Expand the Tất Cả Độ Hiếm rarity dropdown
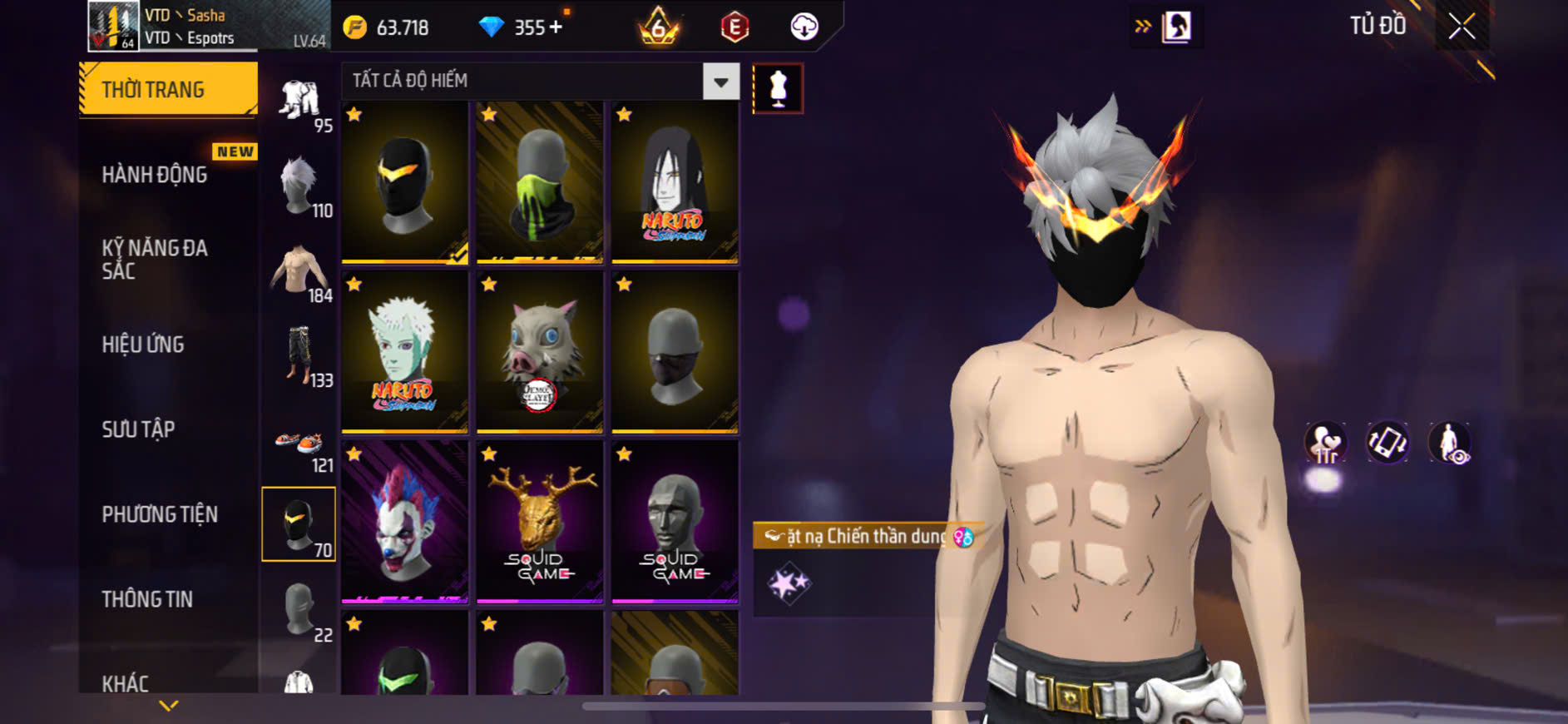 point(720,82)
